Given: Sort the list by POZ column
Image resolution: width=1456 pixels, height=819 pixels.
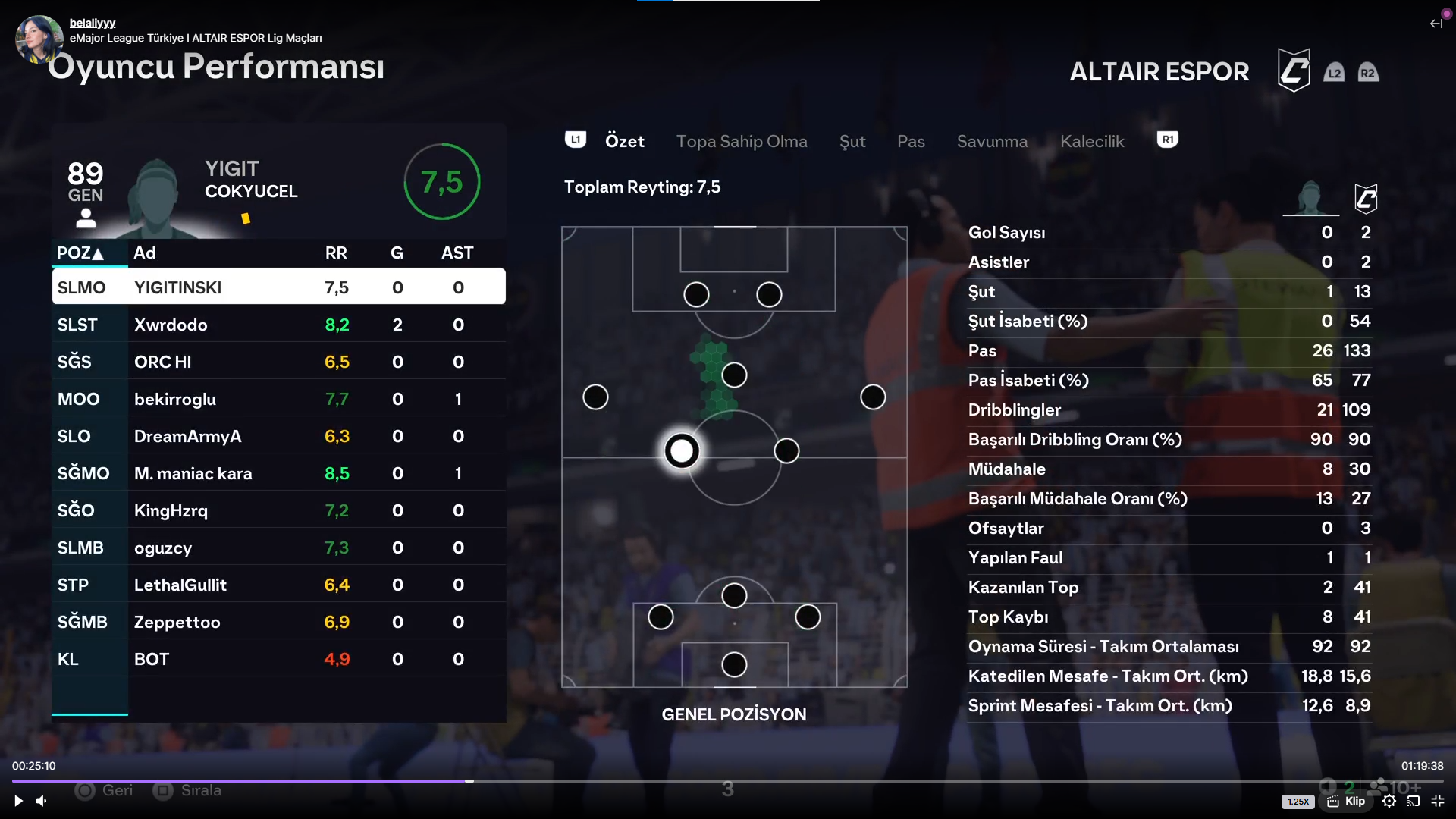Looking at the screenshot, I should coord(80,253).
